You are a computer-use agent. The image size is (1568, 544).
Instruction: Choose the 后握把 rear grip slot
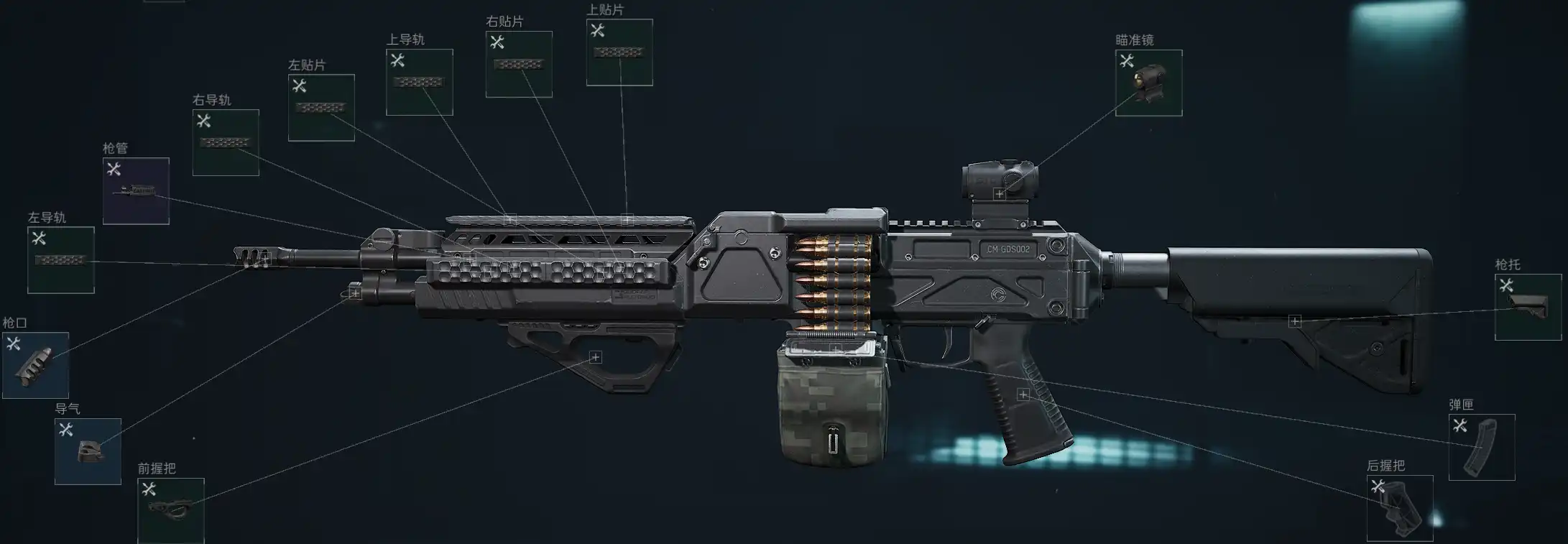click(1400, 507)
